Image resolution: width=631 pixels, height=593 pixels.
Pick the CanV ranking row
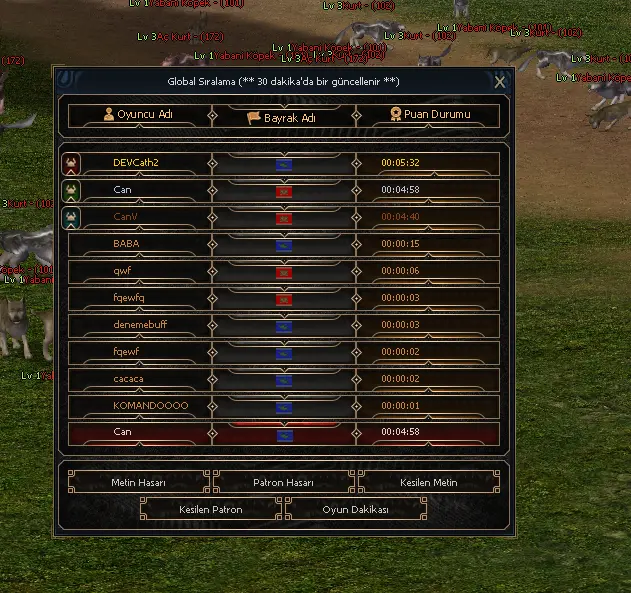[127, 217]
